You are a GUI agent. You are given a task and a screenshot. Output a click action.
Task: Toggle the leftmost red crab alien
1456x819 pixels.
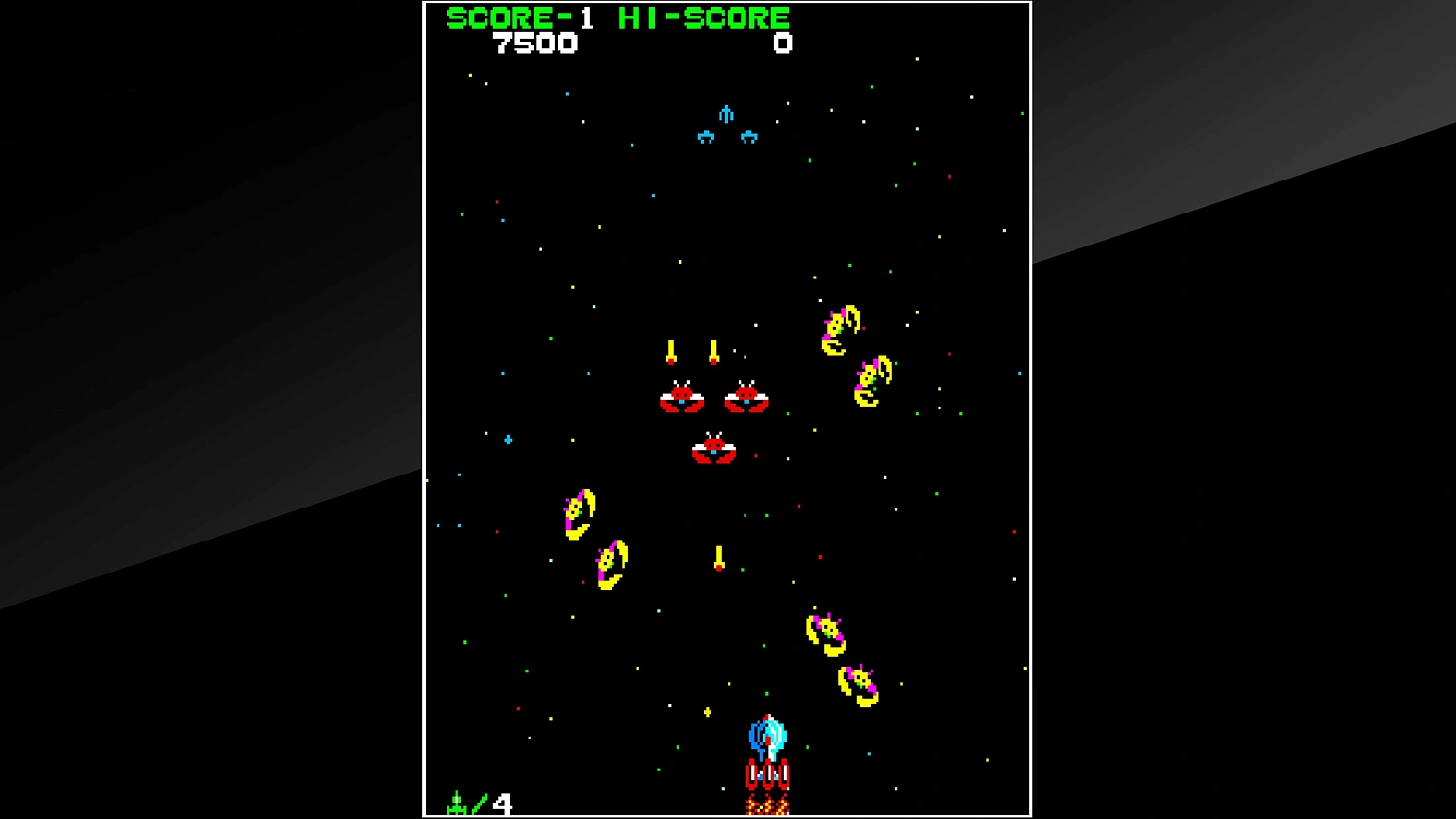point(682,398)
